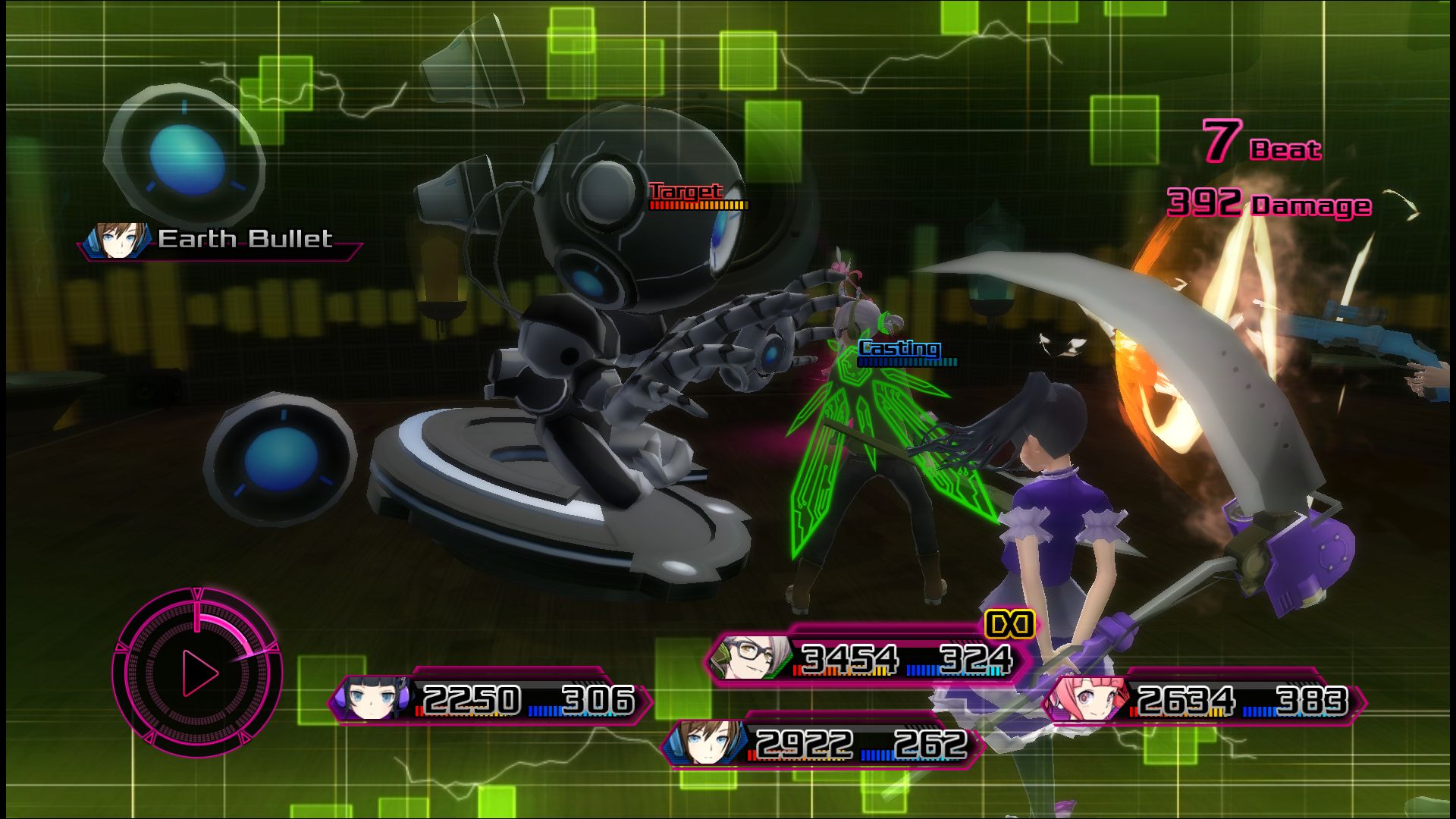Click the blue Casting label
Image resolution: width=1456 pixels, height=819 pixels.
[x=899, y=349]
